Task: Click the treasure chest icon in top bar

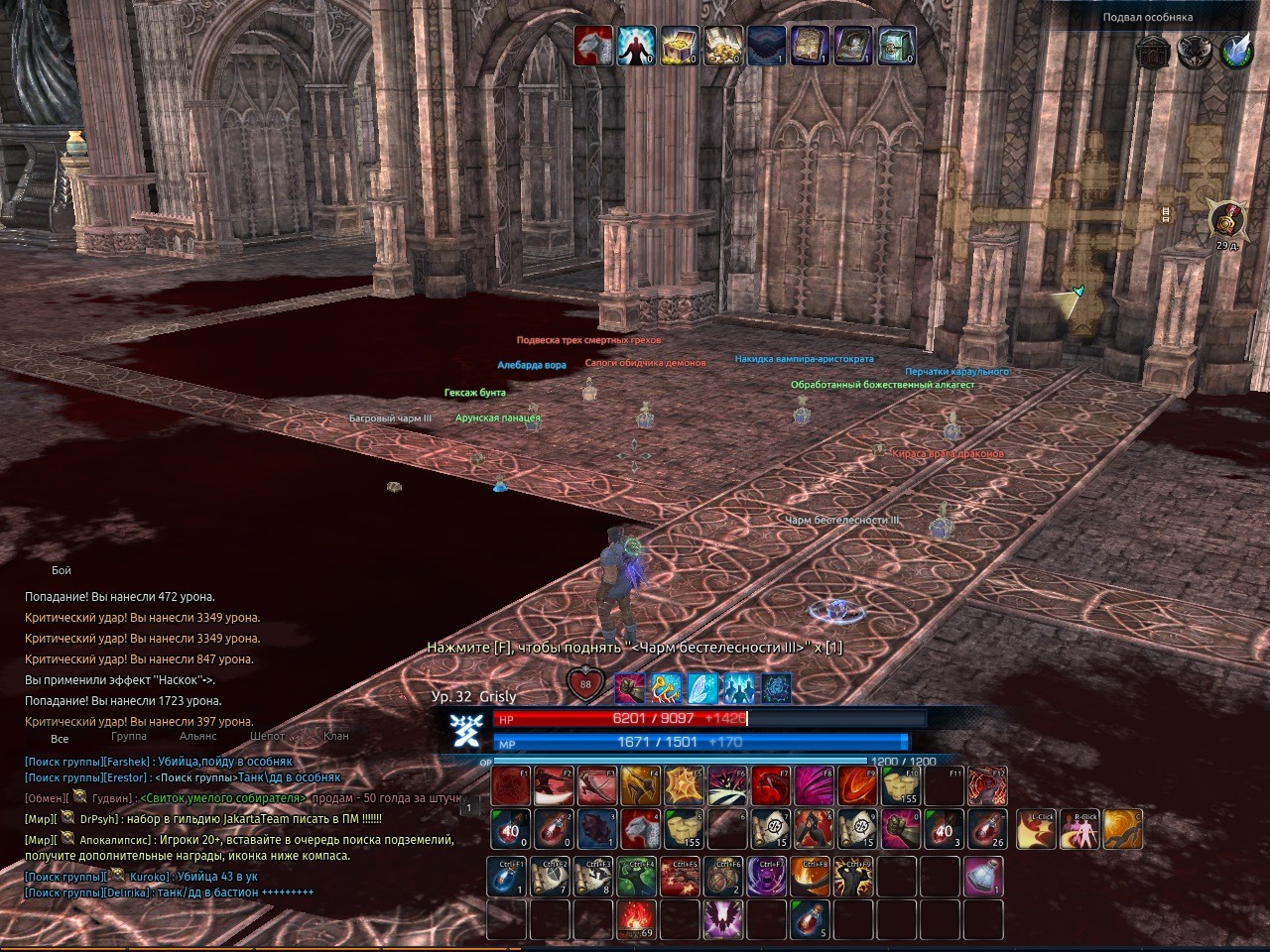Action: point(680,47)
